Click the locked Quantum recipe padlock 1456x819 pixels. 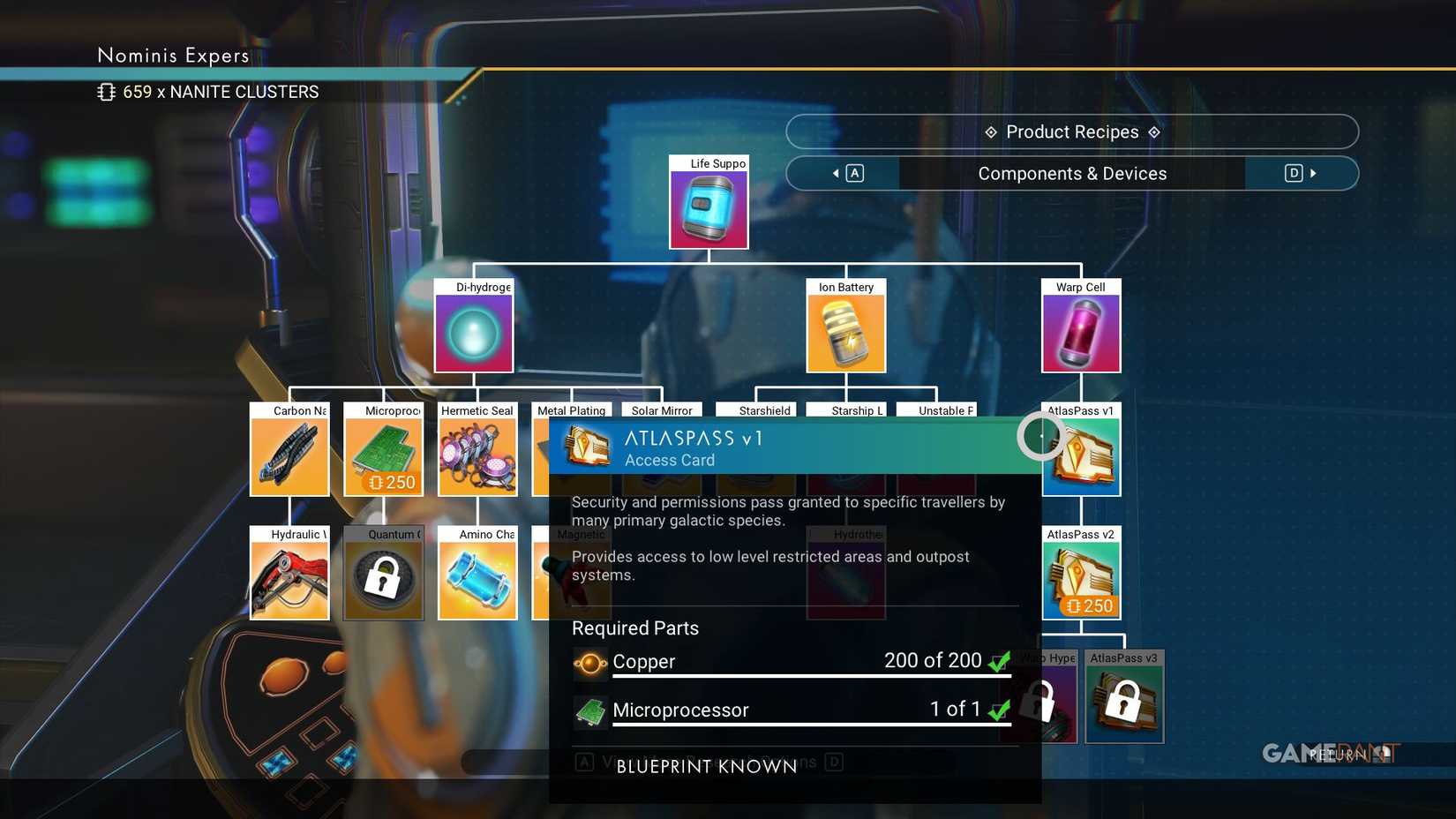tap(383, 578)
